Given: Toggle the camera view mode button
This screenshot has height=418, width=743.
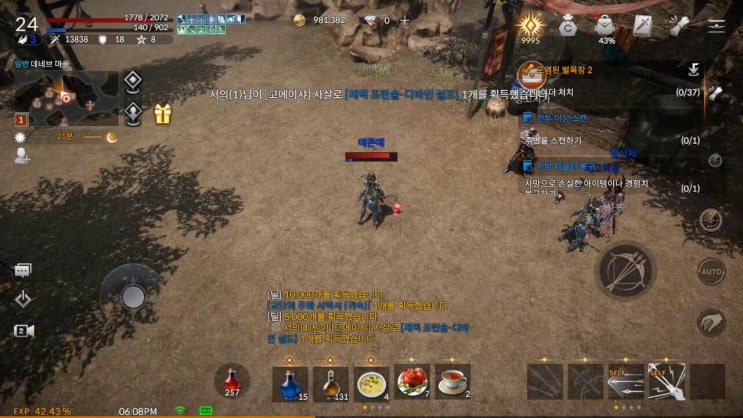Looking at the screenshot, I should point(22,330).
